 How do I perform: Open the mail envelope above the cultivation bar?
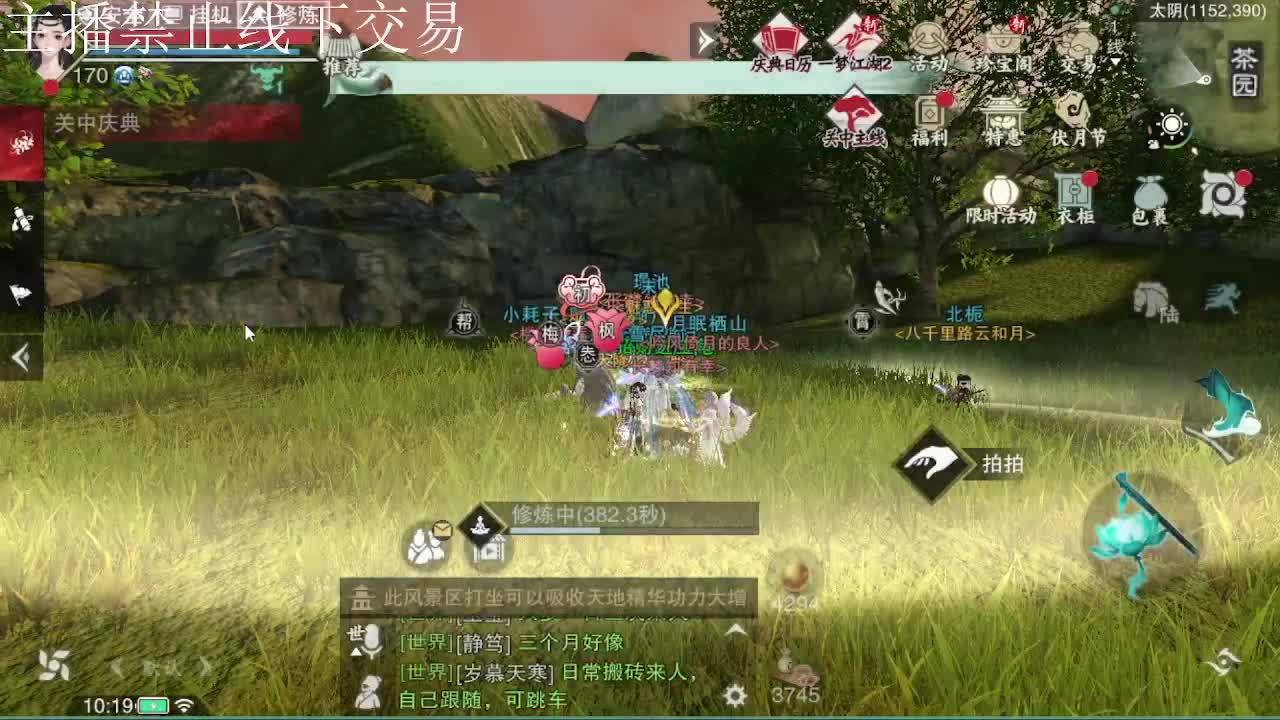(443, 528)
